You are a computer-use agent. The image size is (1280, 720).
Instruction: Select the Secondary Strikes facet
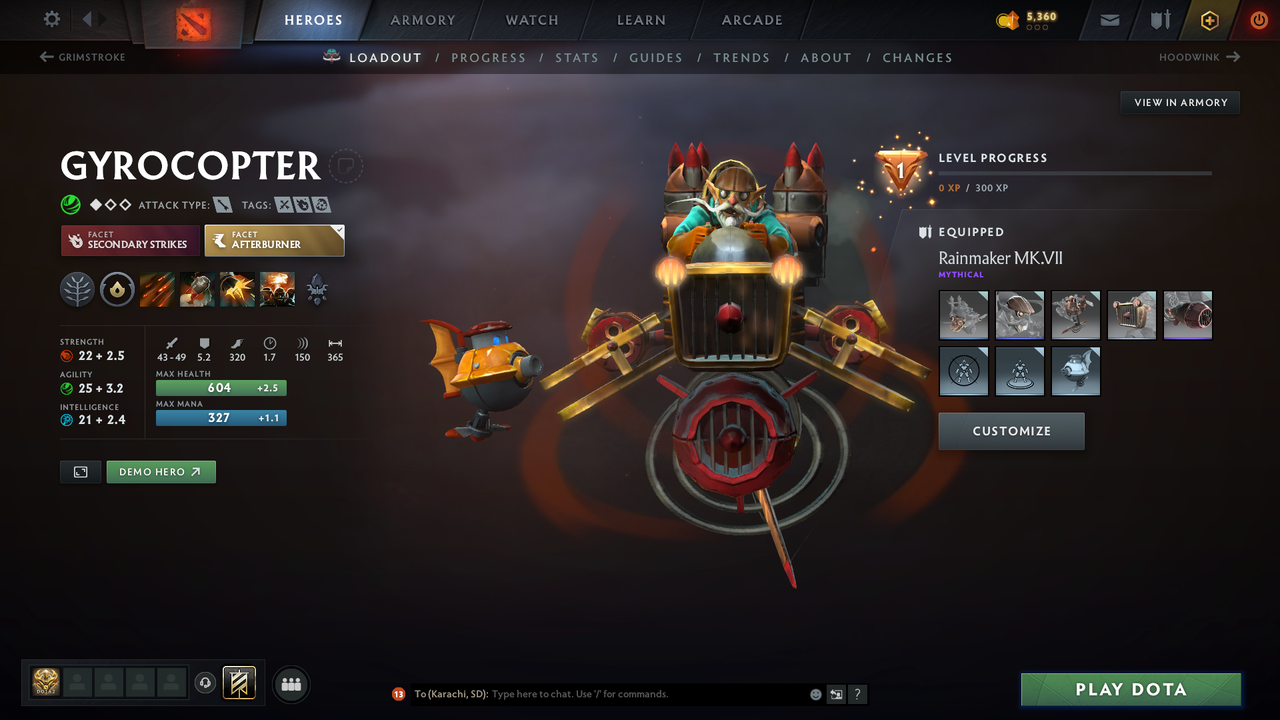(x=130, y=240)
